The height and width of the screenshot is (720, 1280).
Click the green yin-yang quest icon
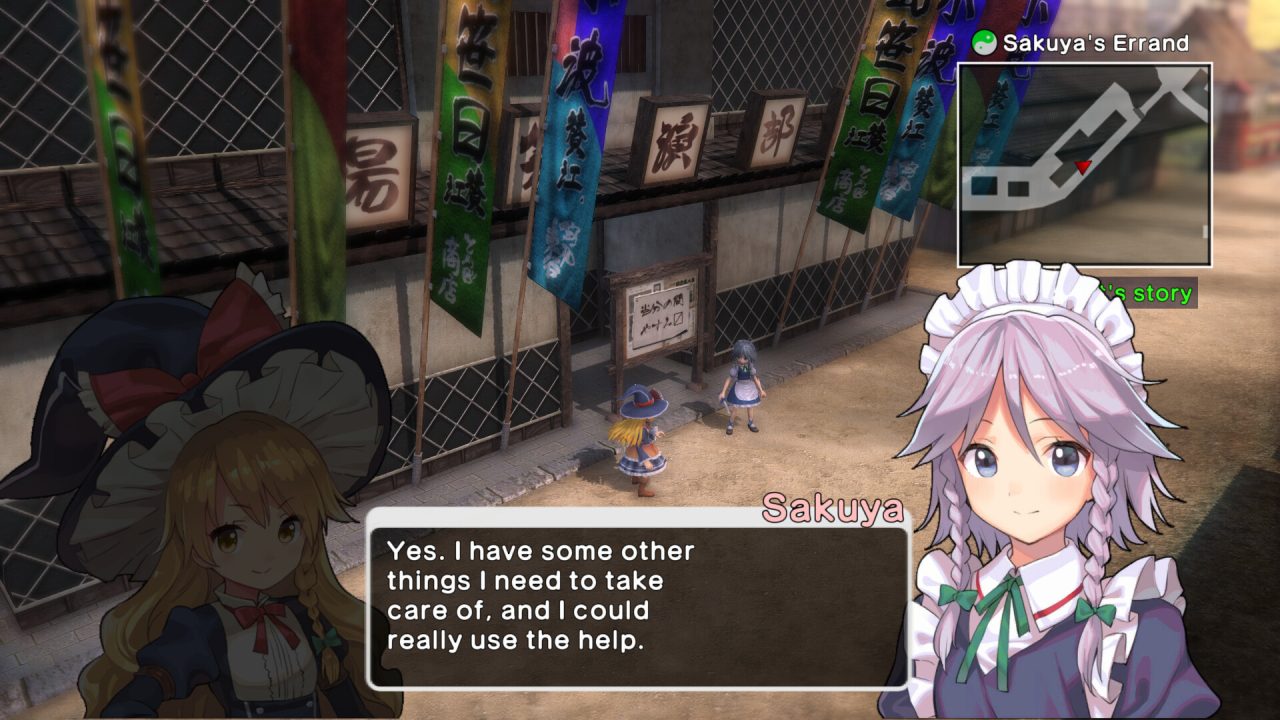point(984,43)
